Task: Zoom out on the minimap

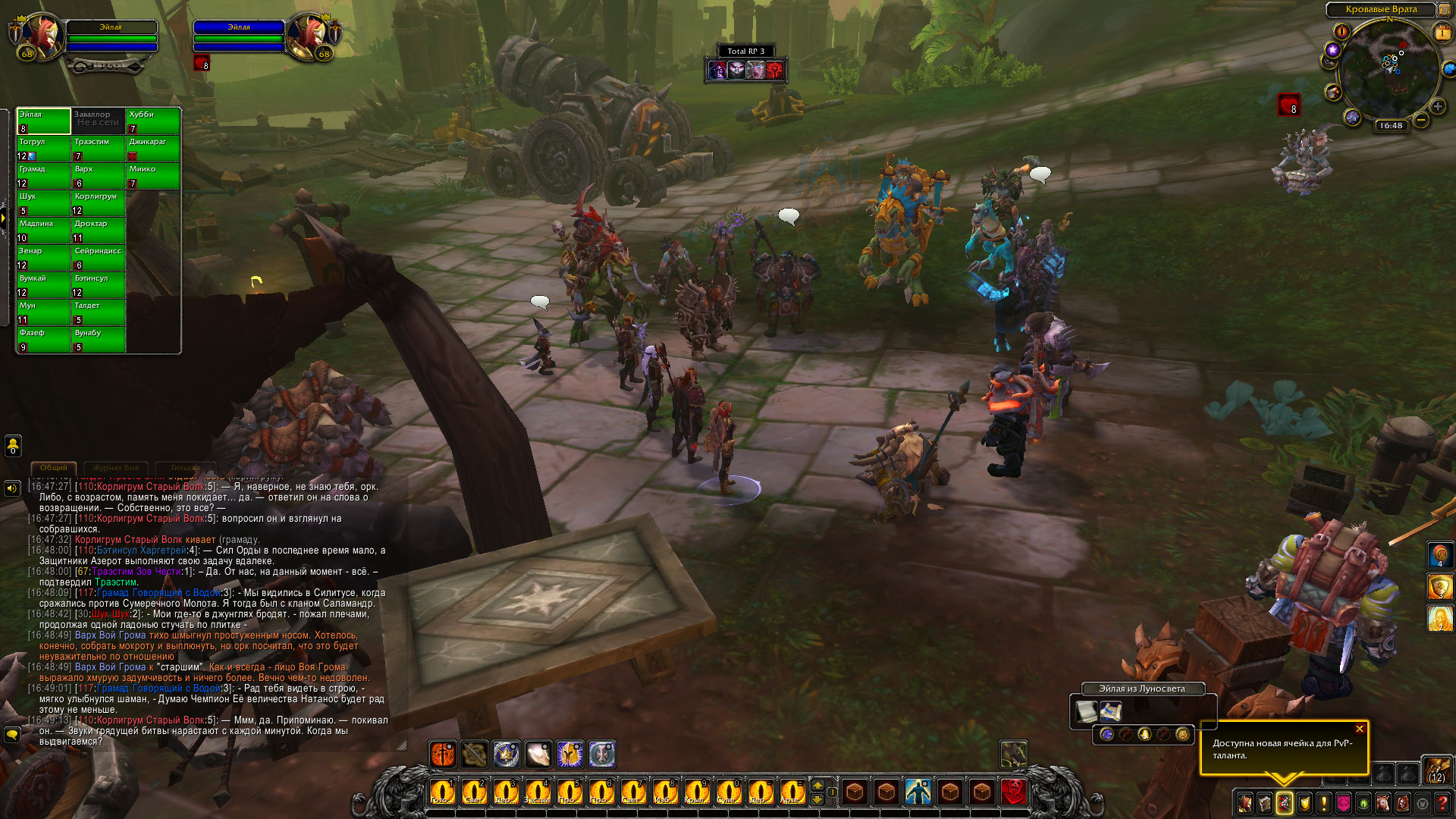Action: (1421, 121)
